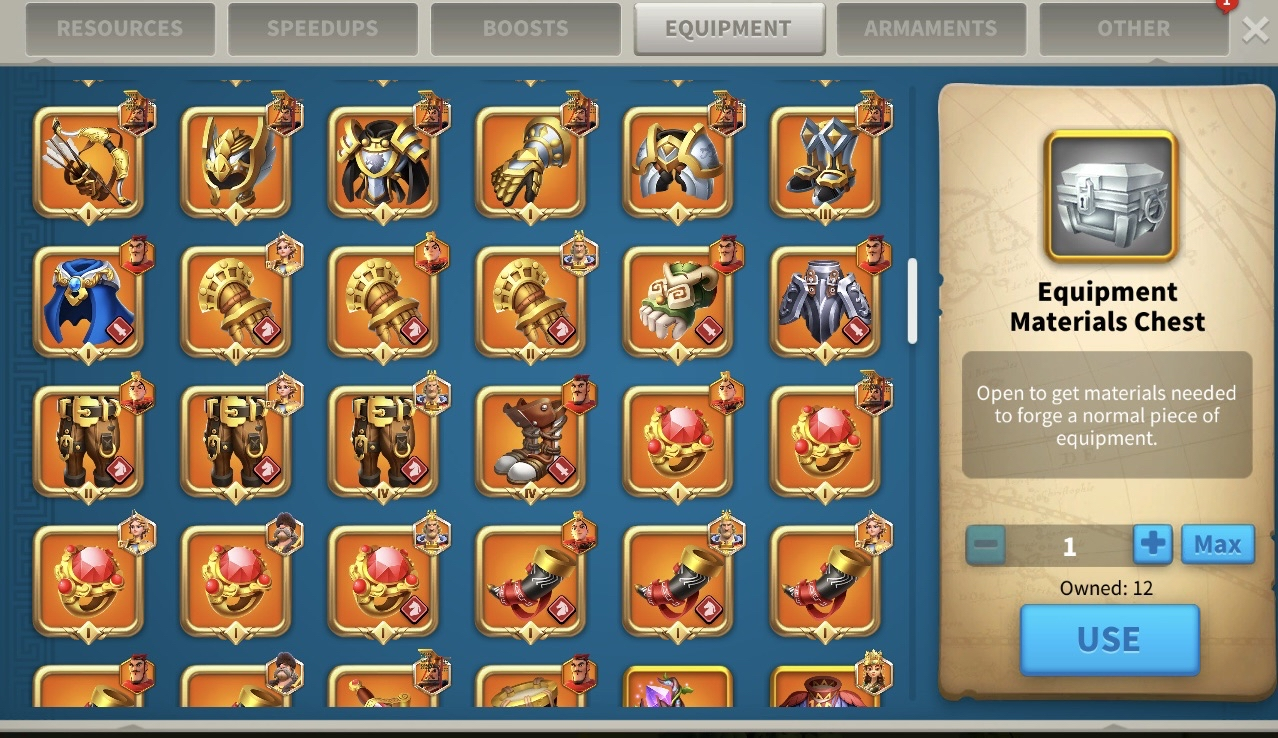Close the items window
The width and height of the screenshot is (1278, 738).
coord(1255,30)
